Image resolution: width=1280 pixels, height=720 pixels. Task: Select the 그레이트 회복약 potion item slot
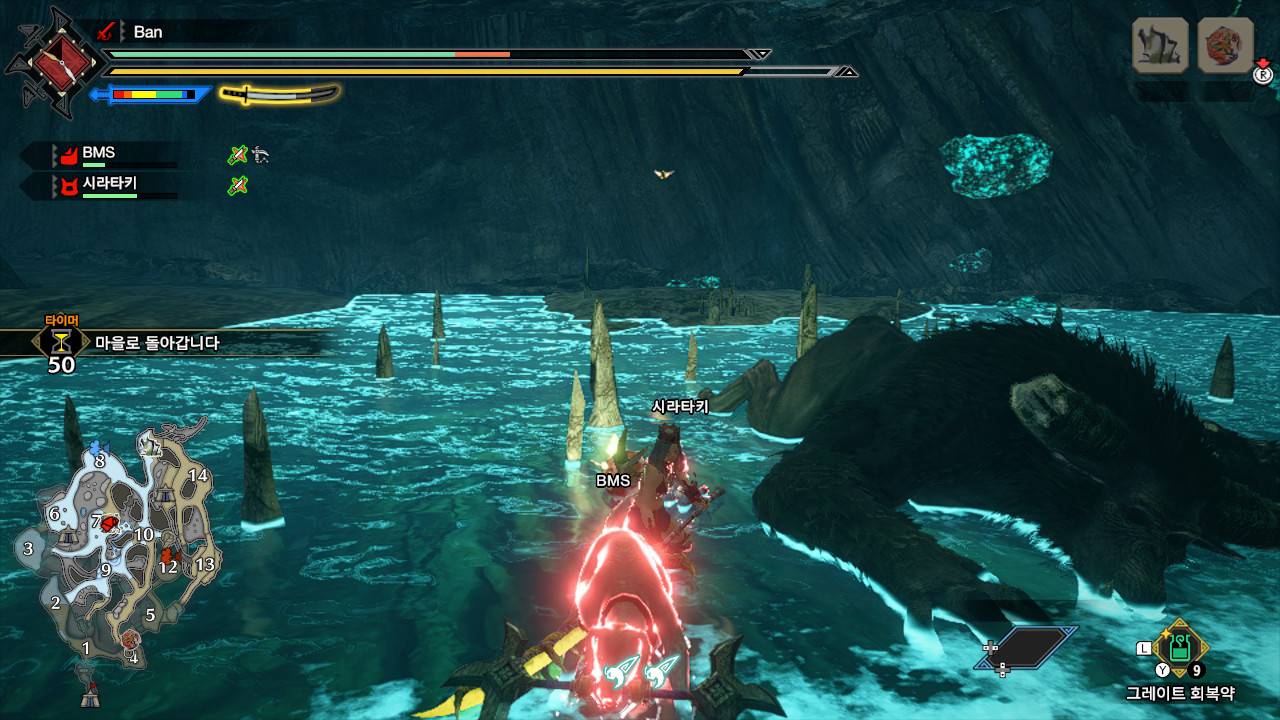click(1180, 648)
